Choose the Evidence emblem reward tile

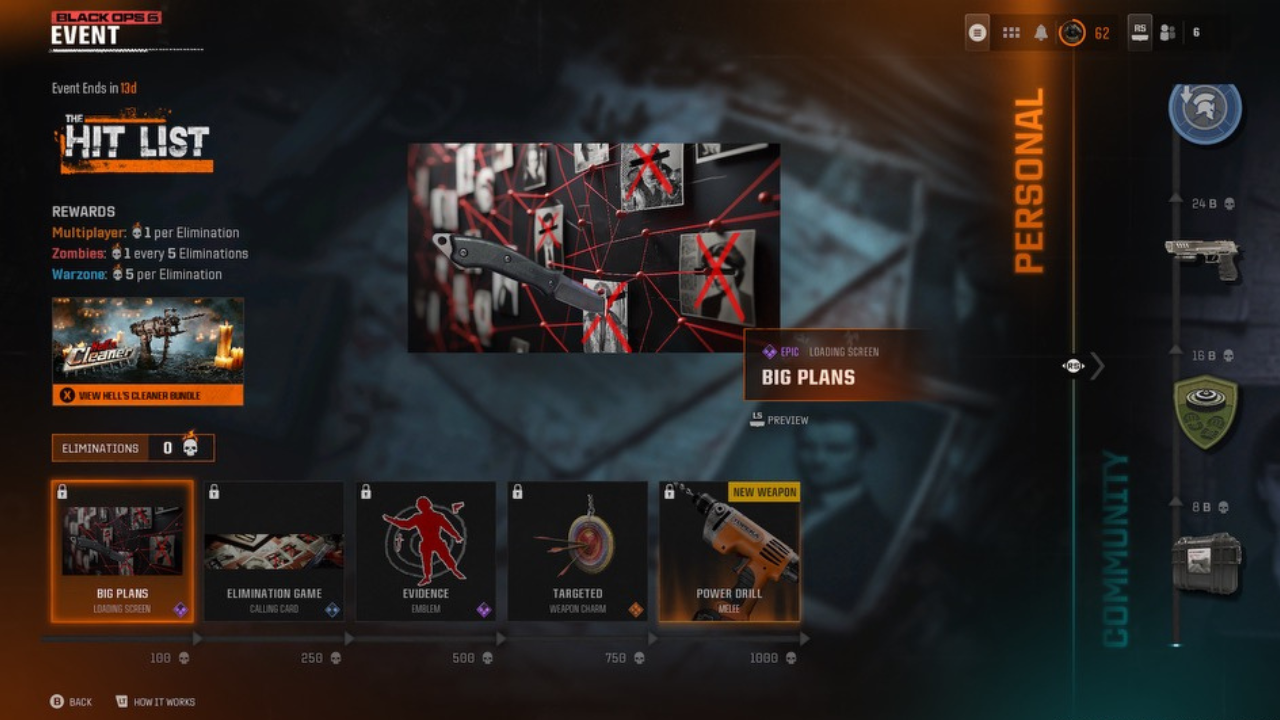point(426,551)
